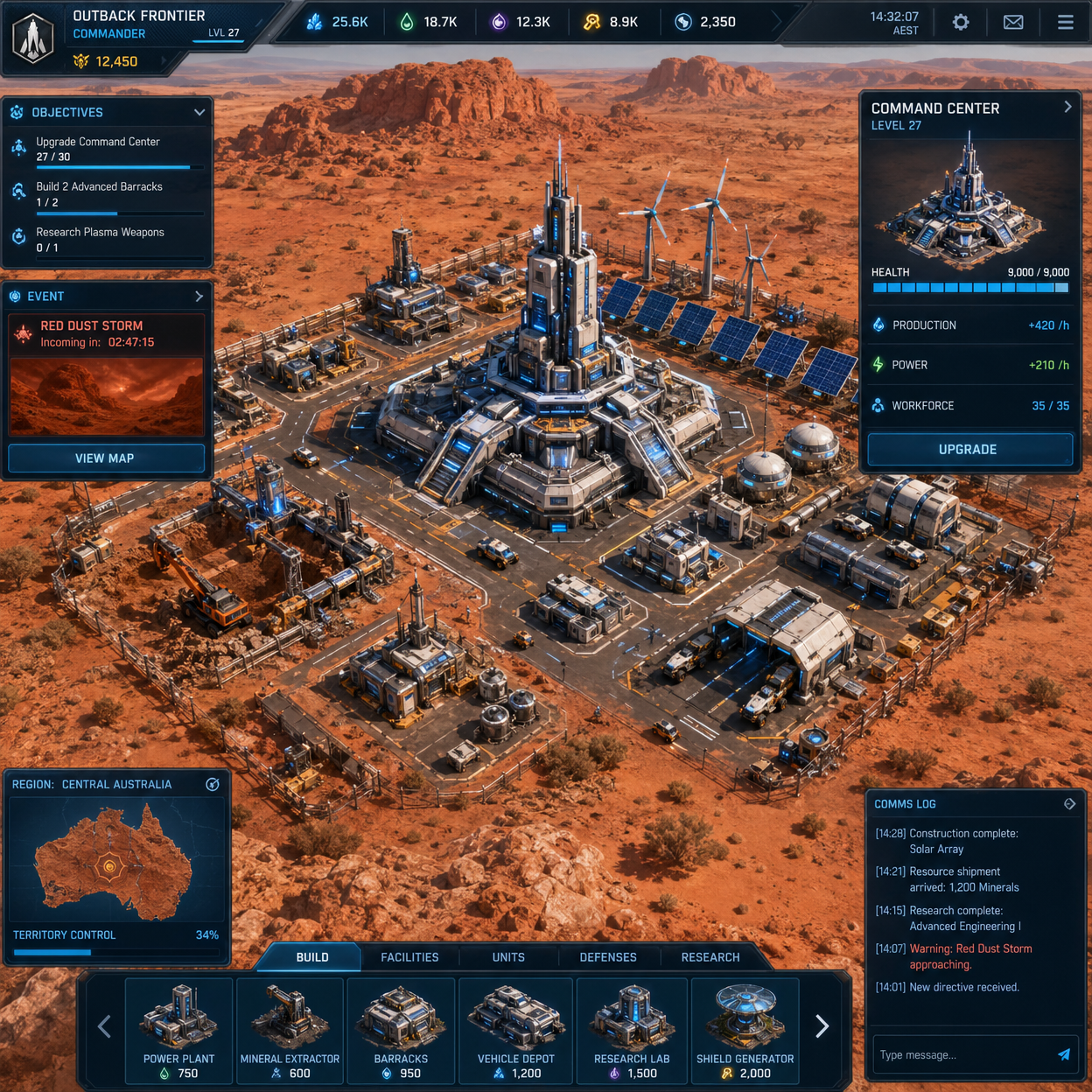Select the Upgrade Command Center objective
The image size is (1092, 1092).
click(x=98, y=149)
